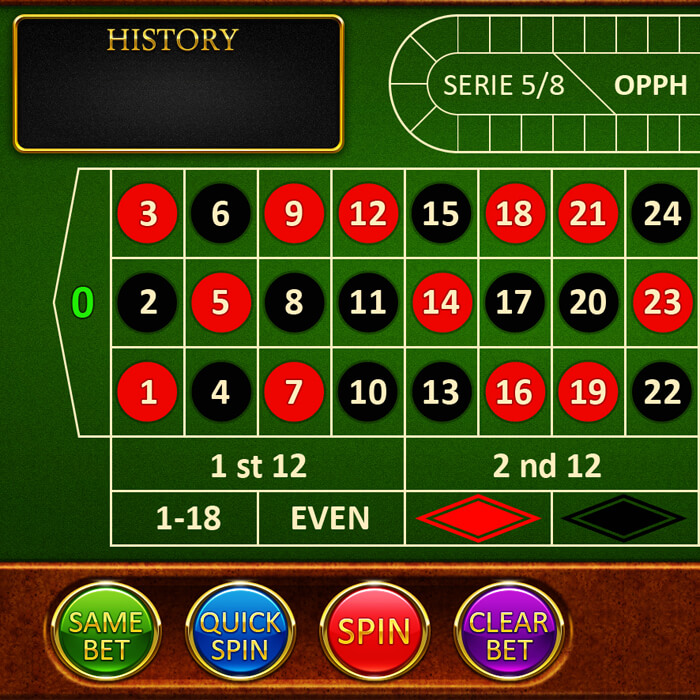Bet on the black diamond
This screenshot has width=700, height=700.
pos(624,518)
